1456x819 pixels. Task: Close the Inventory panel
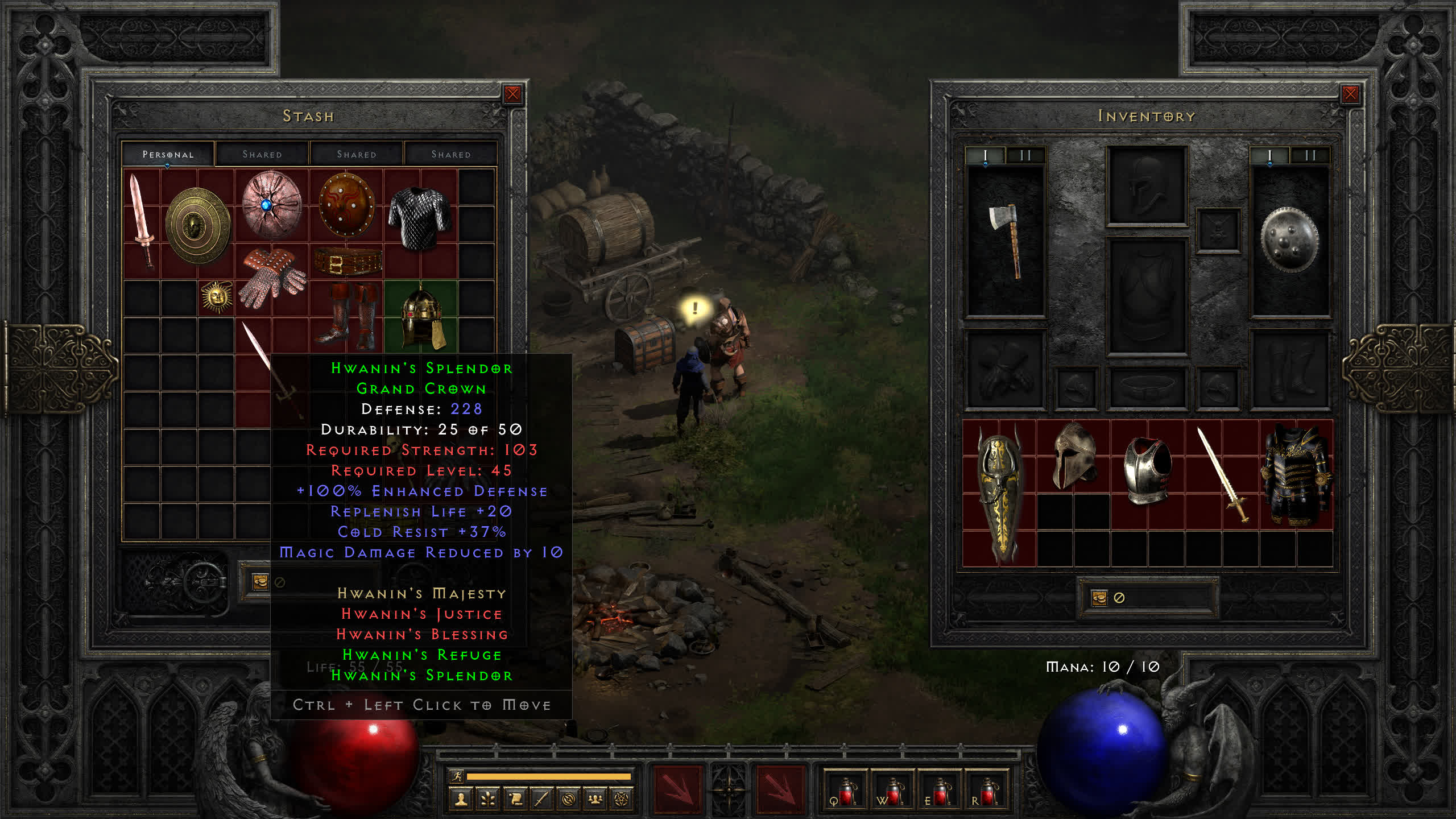pos(1350,94)
